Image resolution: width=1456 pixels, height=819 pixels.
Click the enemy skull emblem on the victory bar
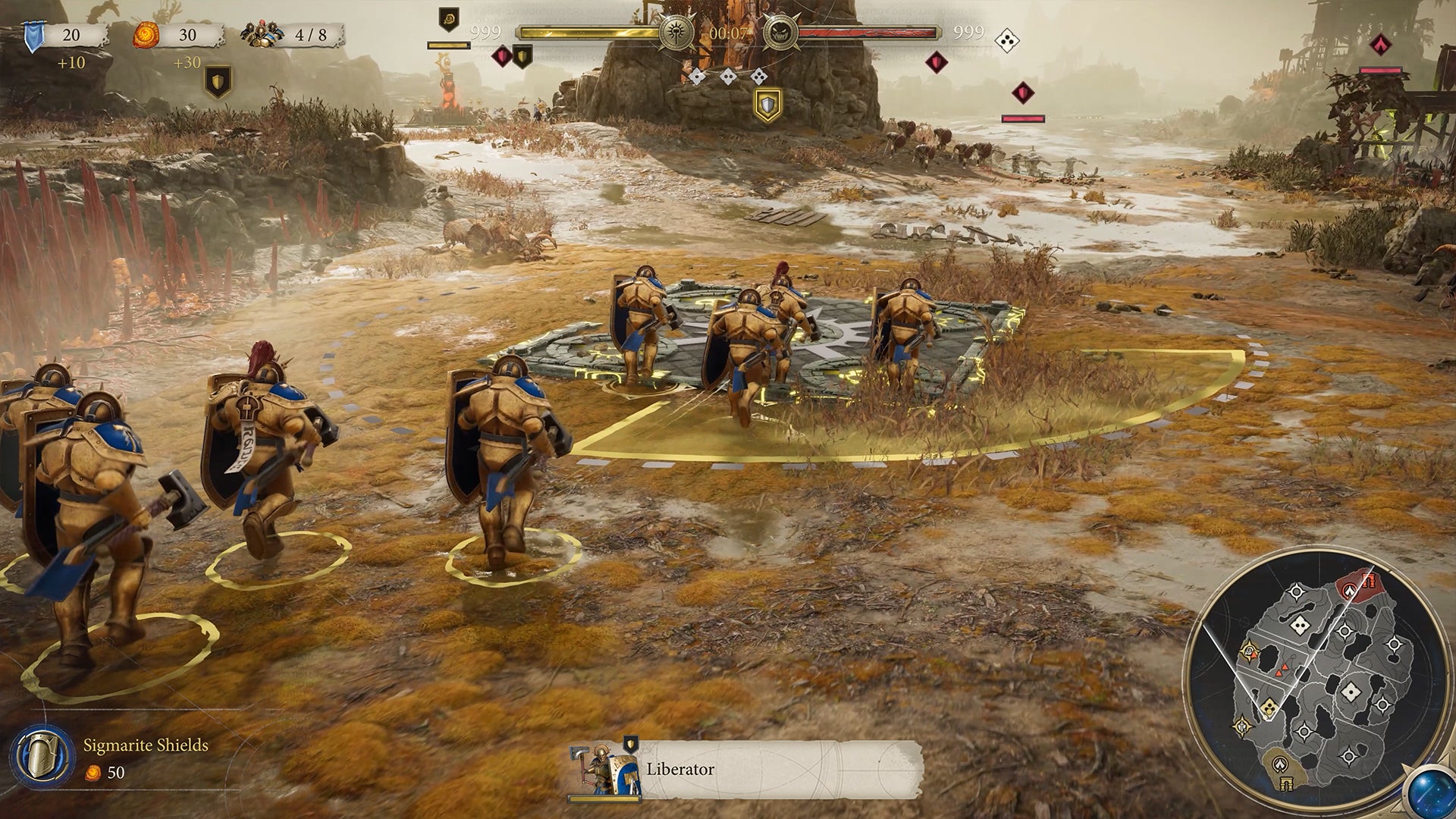(781, 33)
